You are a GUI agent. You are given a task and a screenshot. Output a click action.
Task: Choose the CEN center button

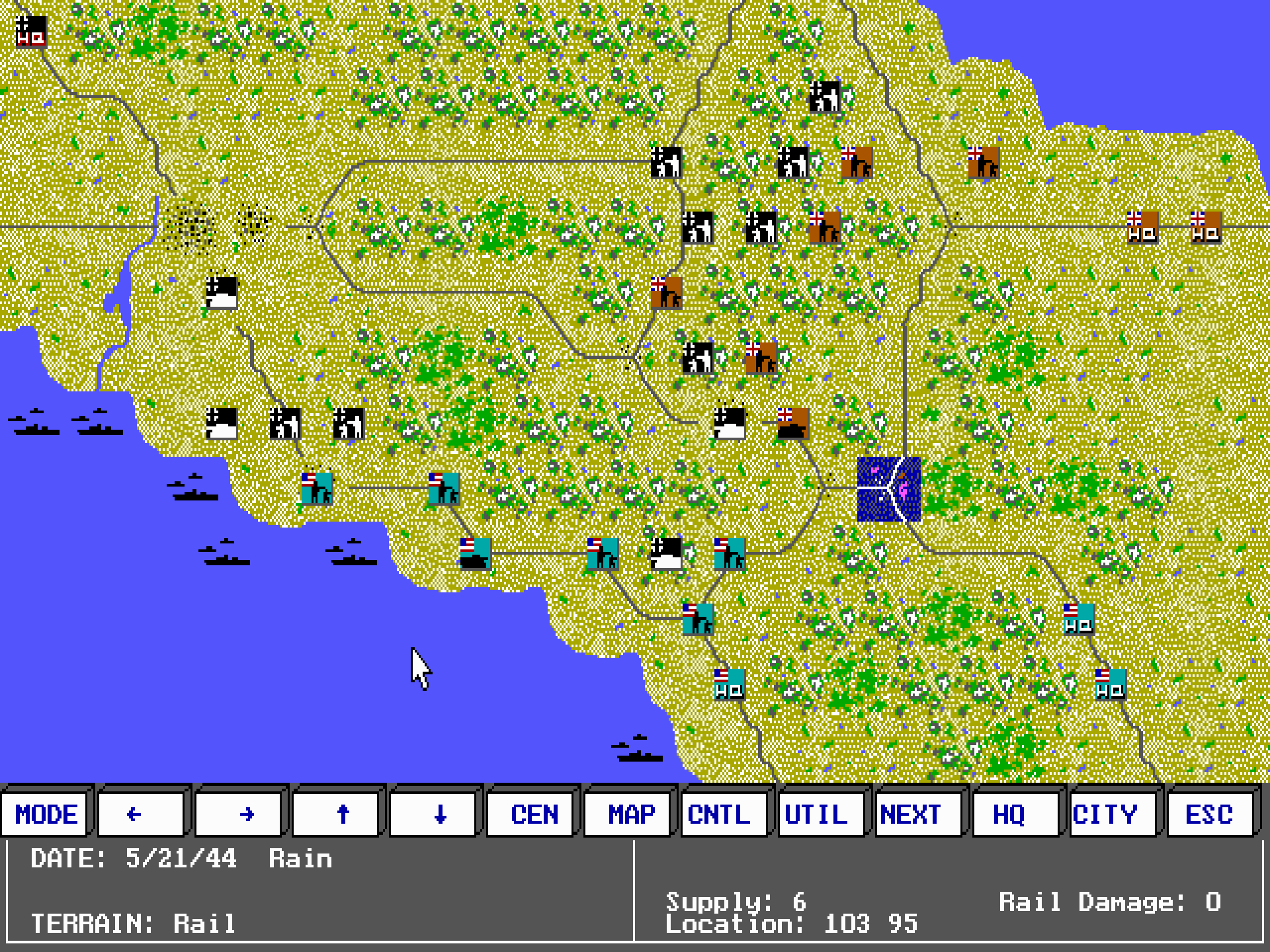(x=530, y=814)
